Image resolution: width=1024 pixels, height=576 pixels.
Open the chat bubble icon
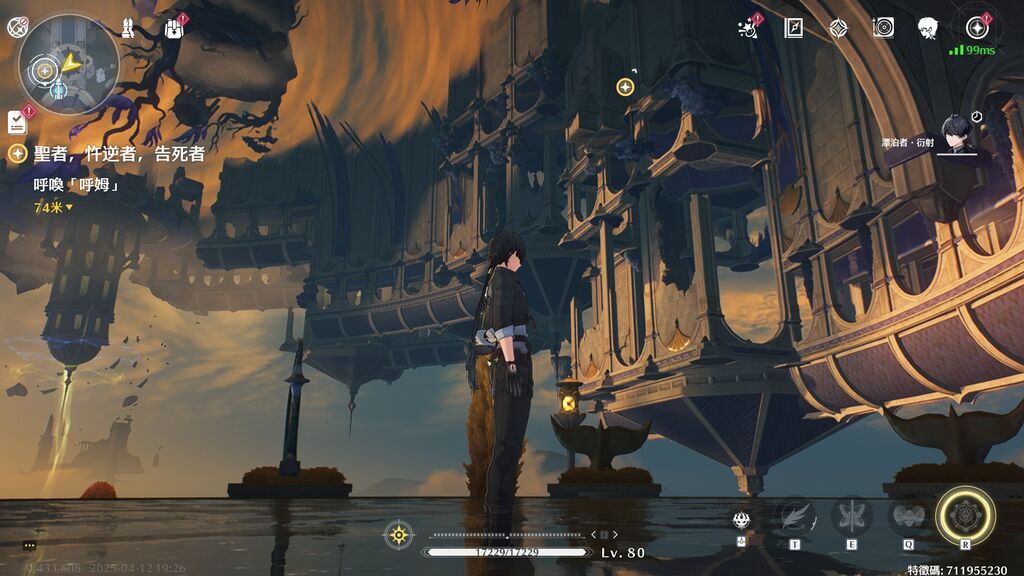pyautogui.click(x=29, y=545)
